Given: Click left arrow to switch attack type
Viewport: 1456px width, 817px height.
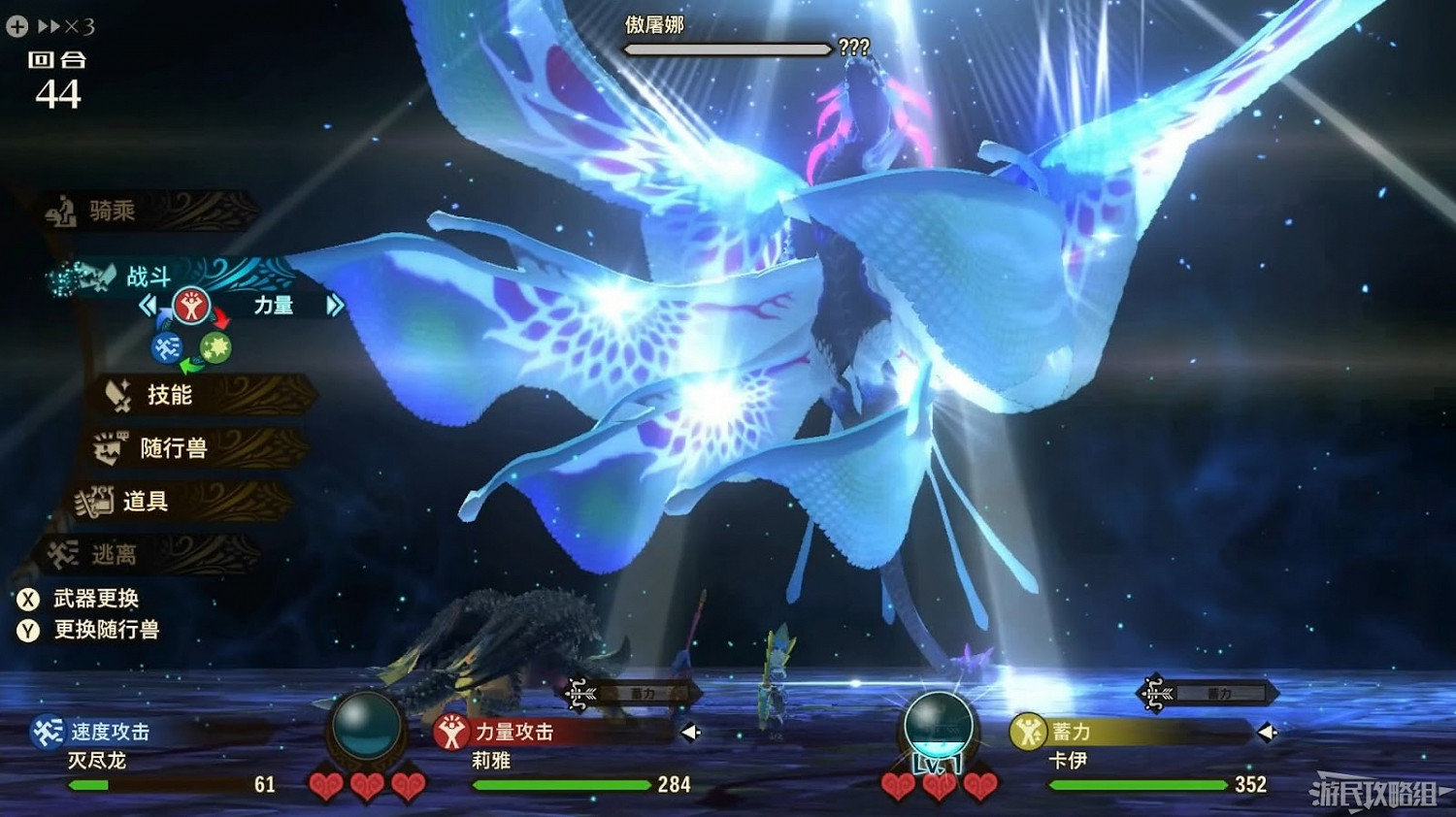Looking at the screenshot, I should 147,305.
